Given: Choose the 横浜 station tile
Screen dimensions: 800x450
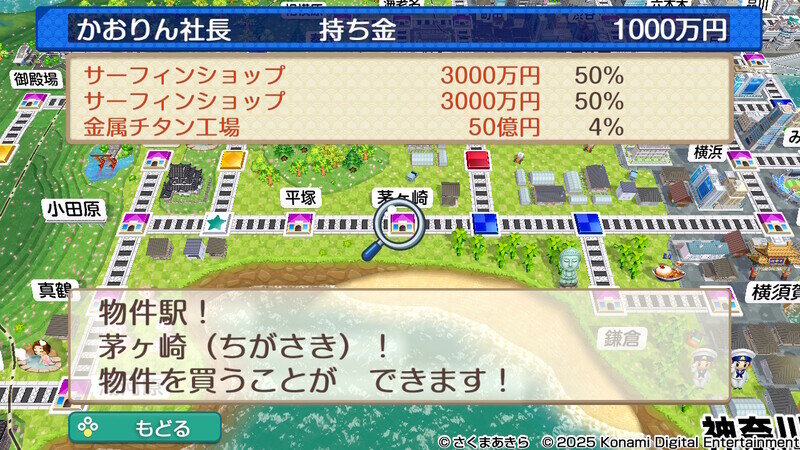Looking at the screenshot, I should click(741, 158).
